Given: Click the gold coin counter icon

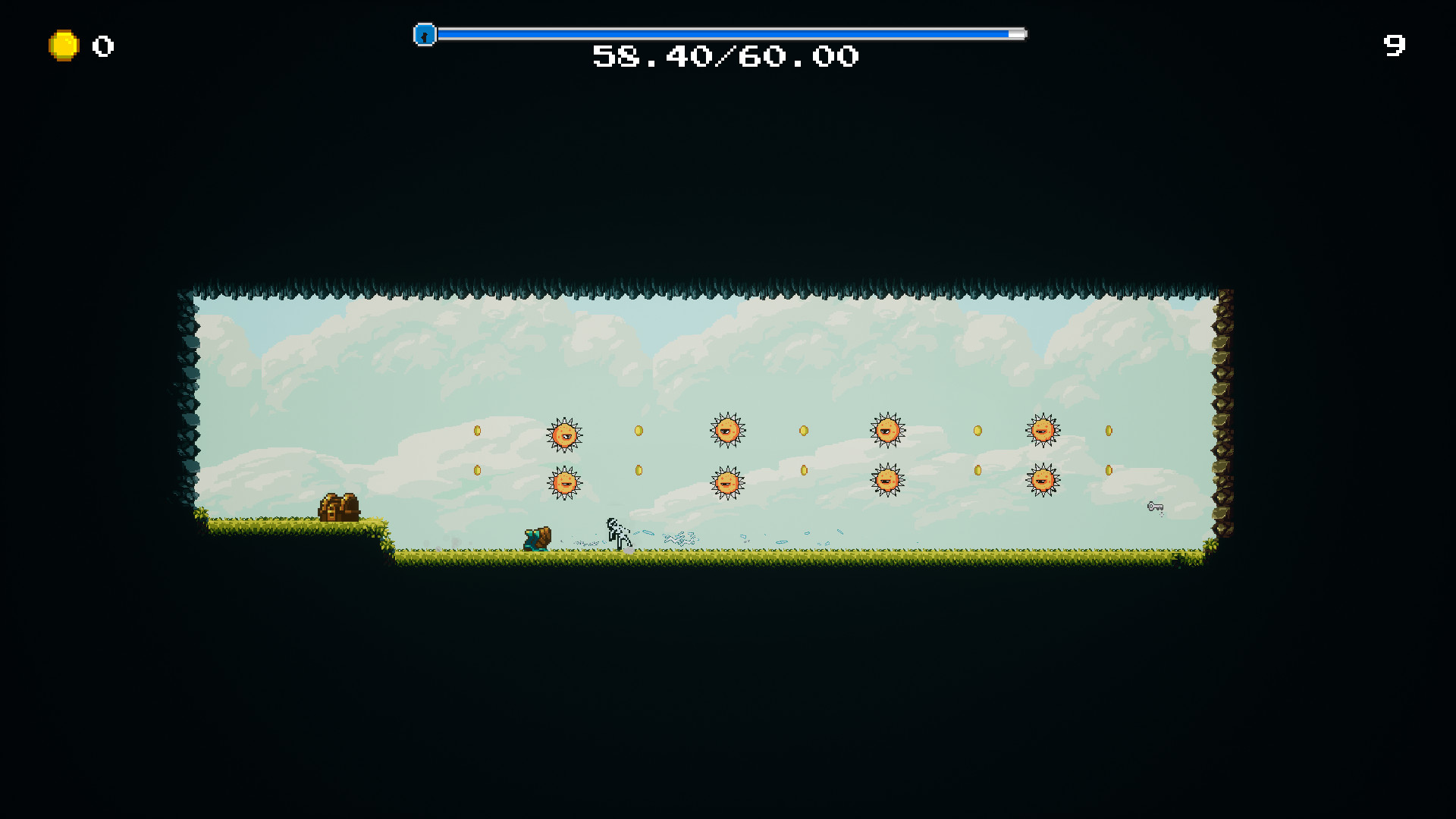Looking at the screenshot, I should click(x=63, y=45).
